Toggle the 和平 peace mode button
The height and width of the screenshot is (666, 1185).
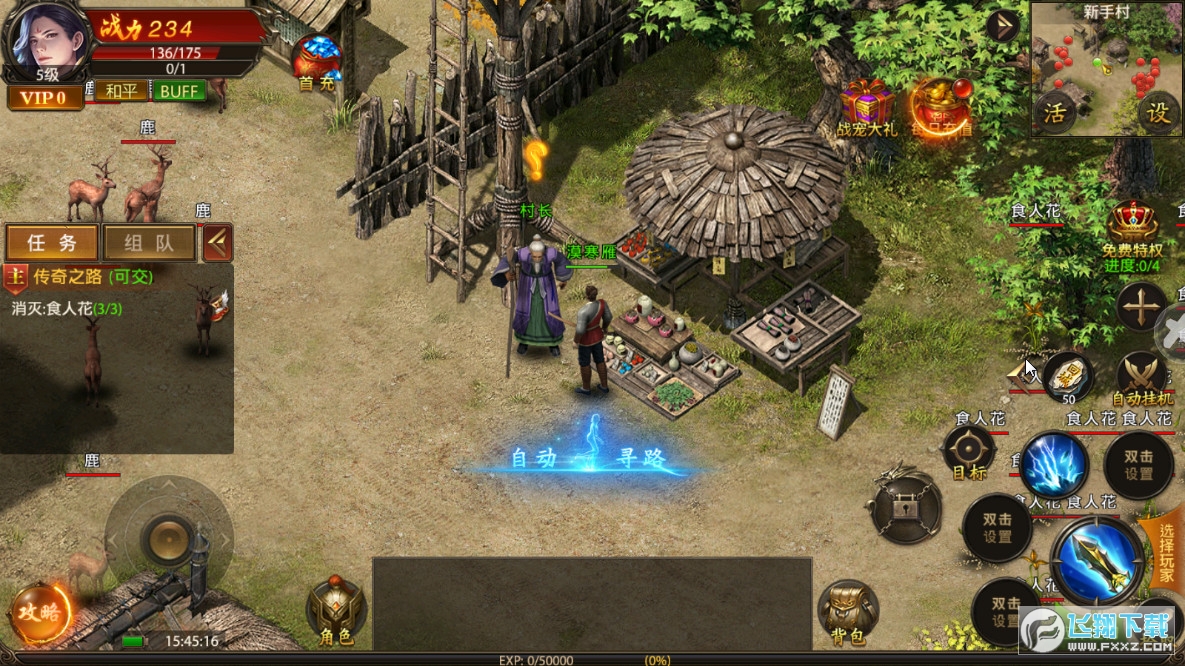(x=121, y=91)
